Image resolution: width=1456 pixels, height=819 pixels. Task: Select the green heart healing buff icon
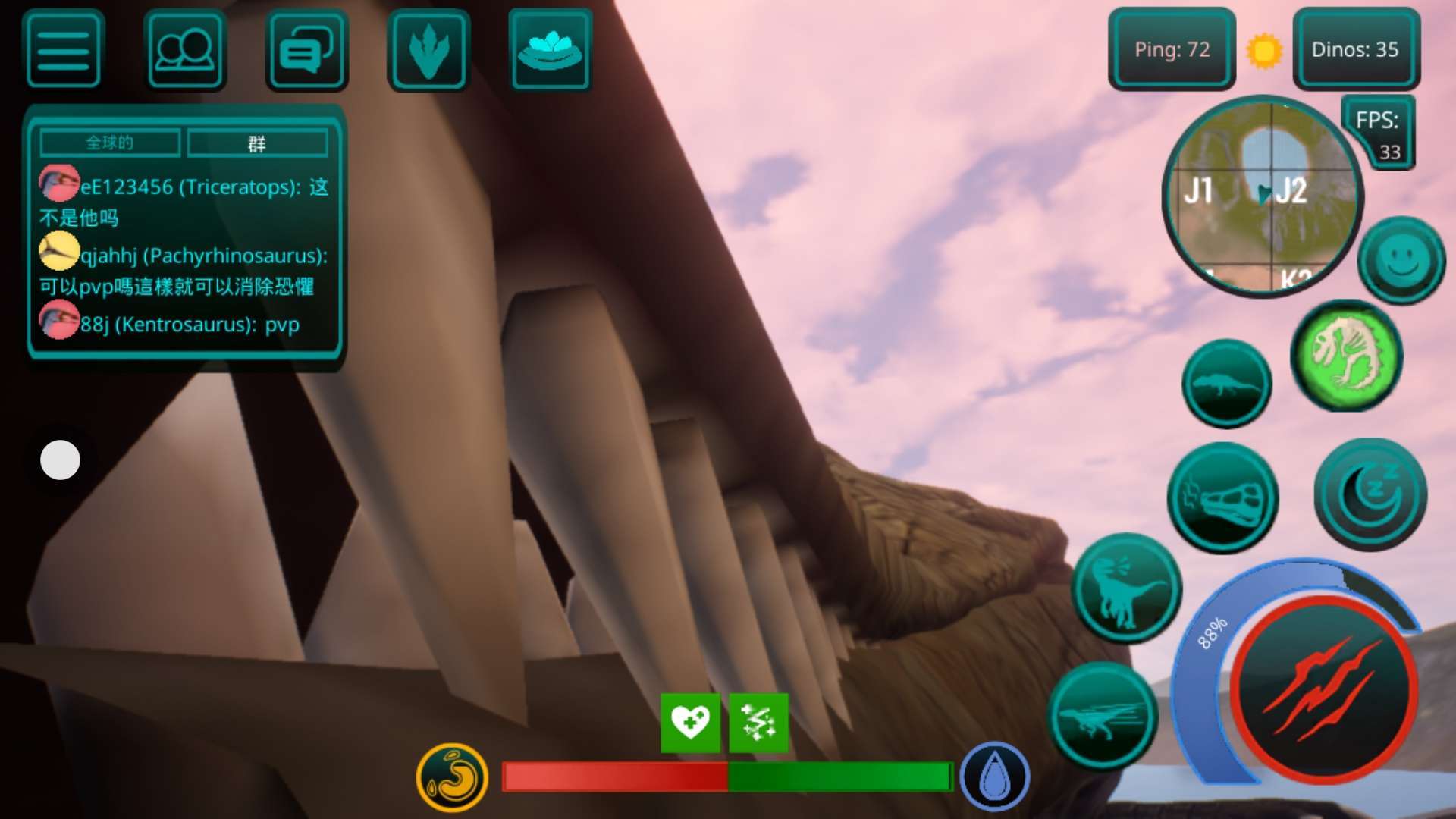[x=690, y=722]
